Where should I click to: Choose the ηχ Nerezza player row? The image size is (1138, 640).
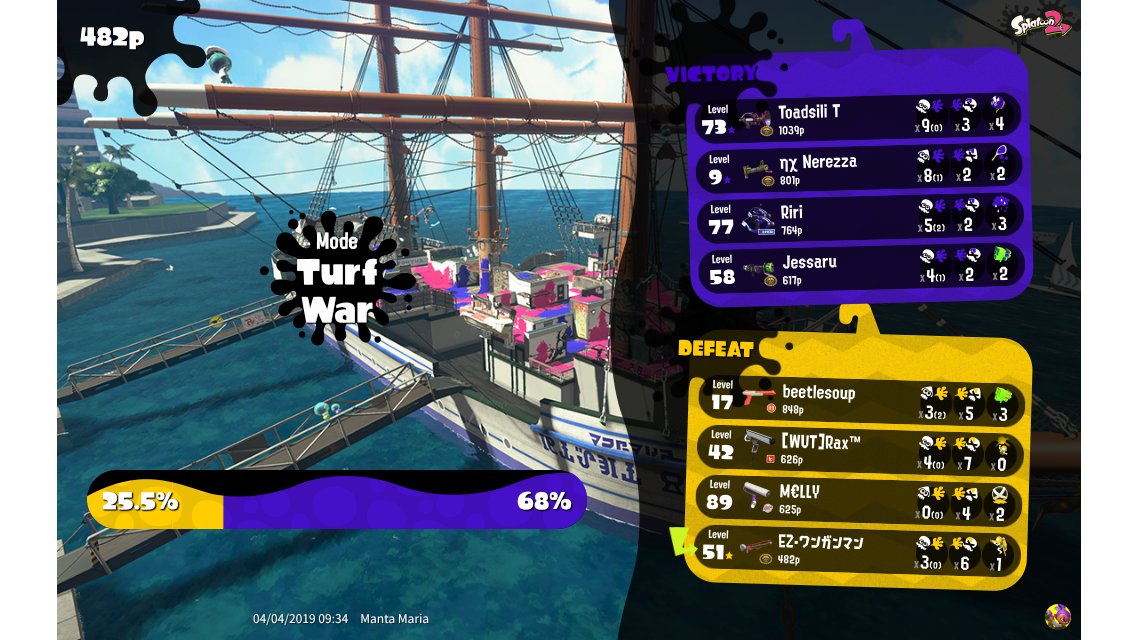click(858, 167)
